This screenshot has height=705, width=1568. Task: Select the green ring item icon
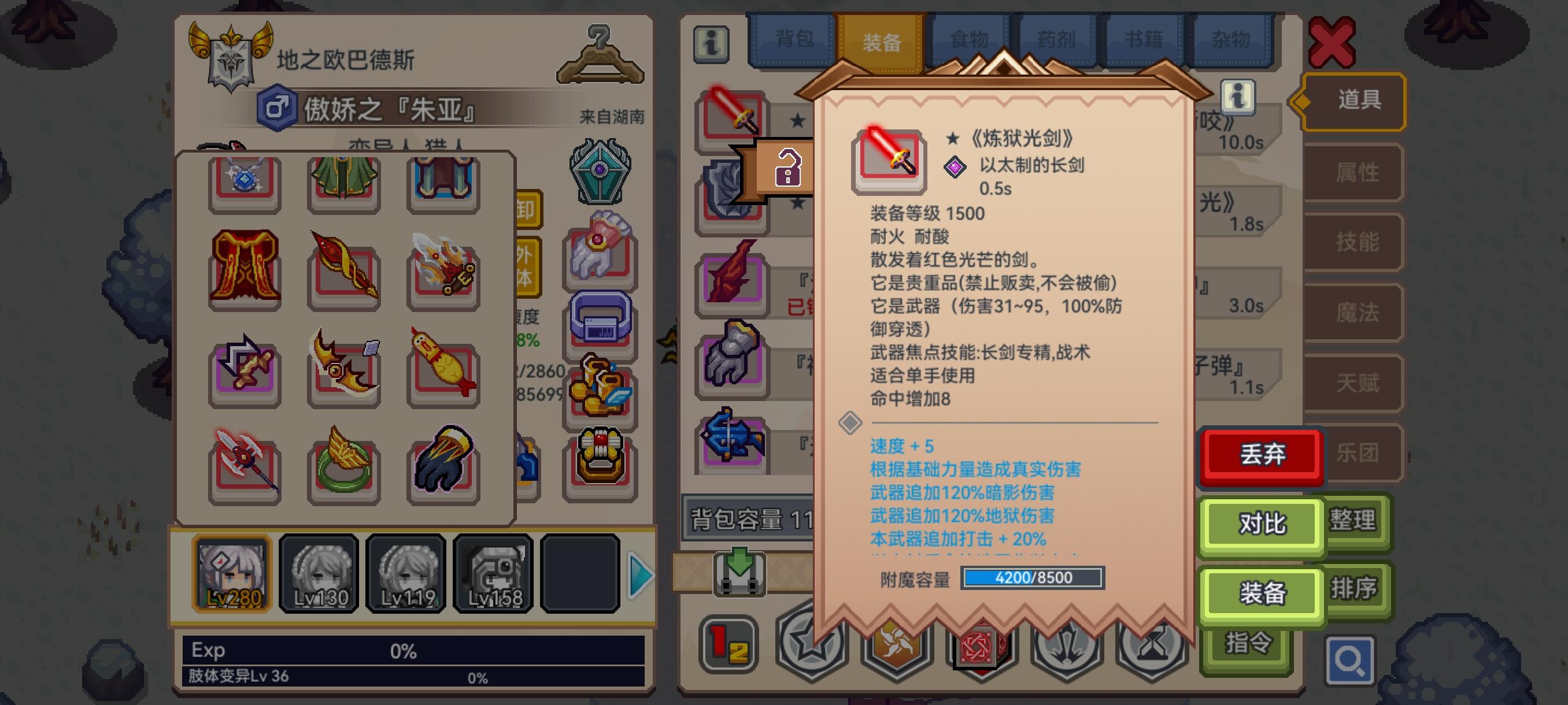pyautogui.click(x=344, y=469)
